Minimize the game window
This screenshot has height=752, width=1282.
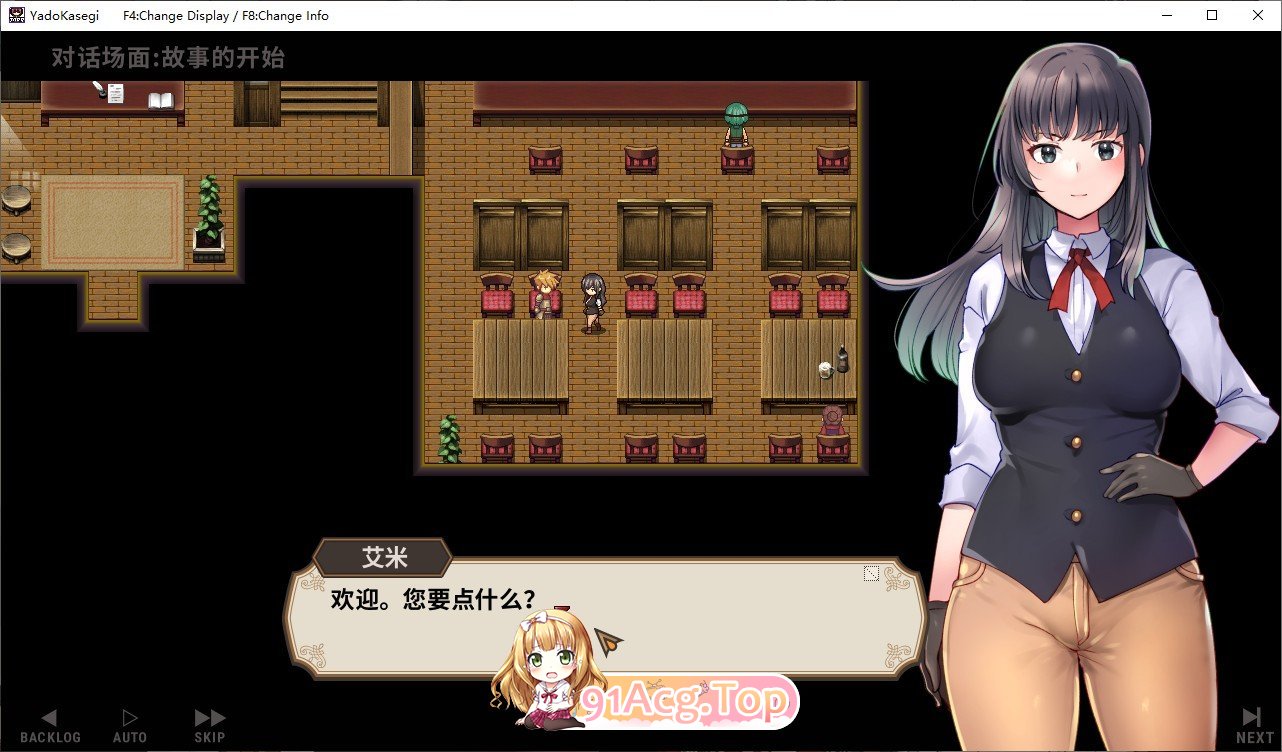coord(1166,15)
